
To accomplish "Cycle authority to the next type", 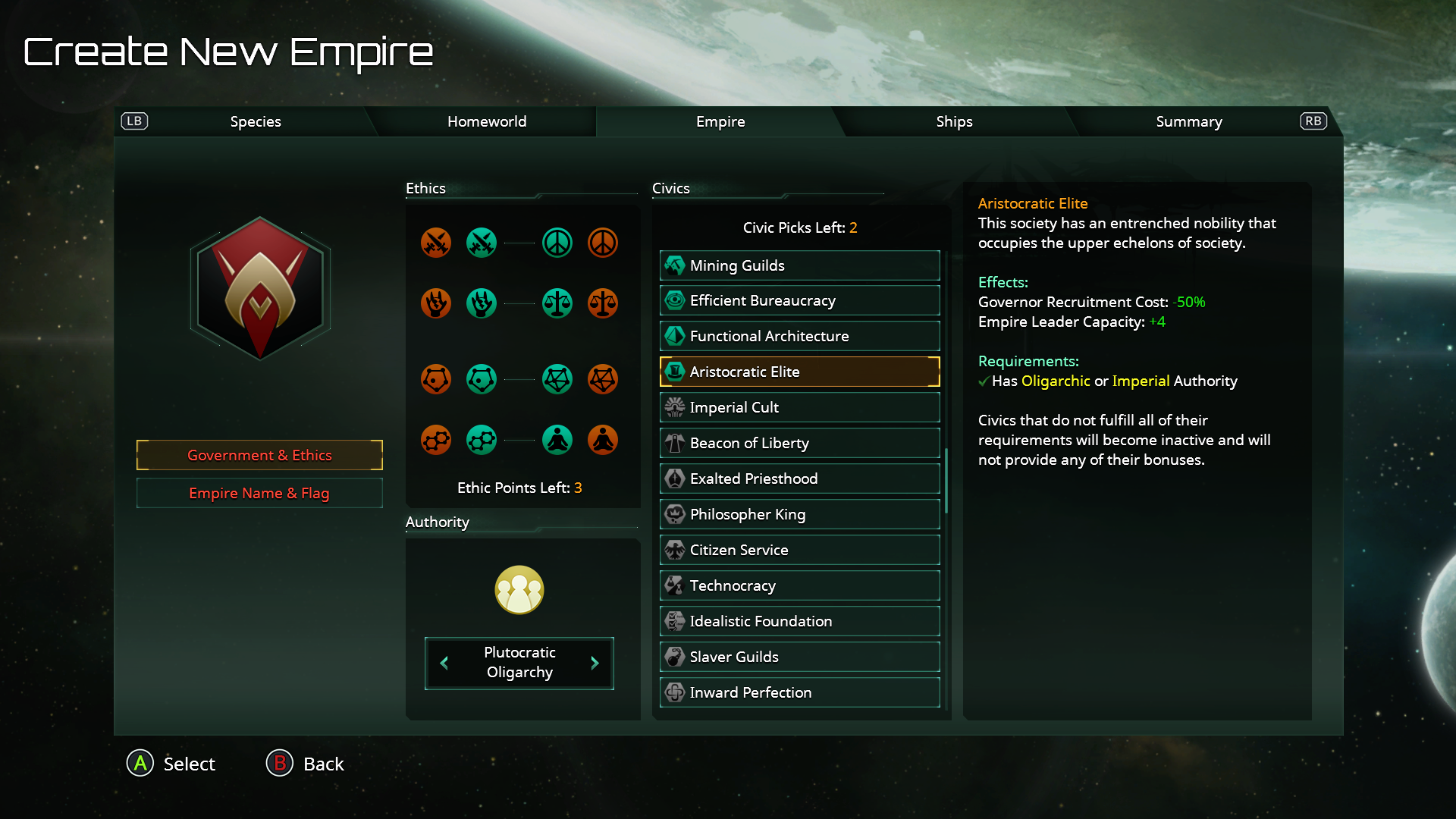I will (595, 663).
